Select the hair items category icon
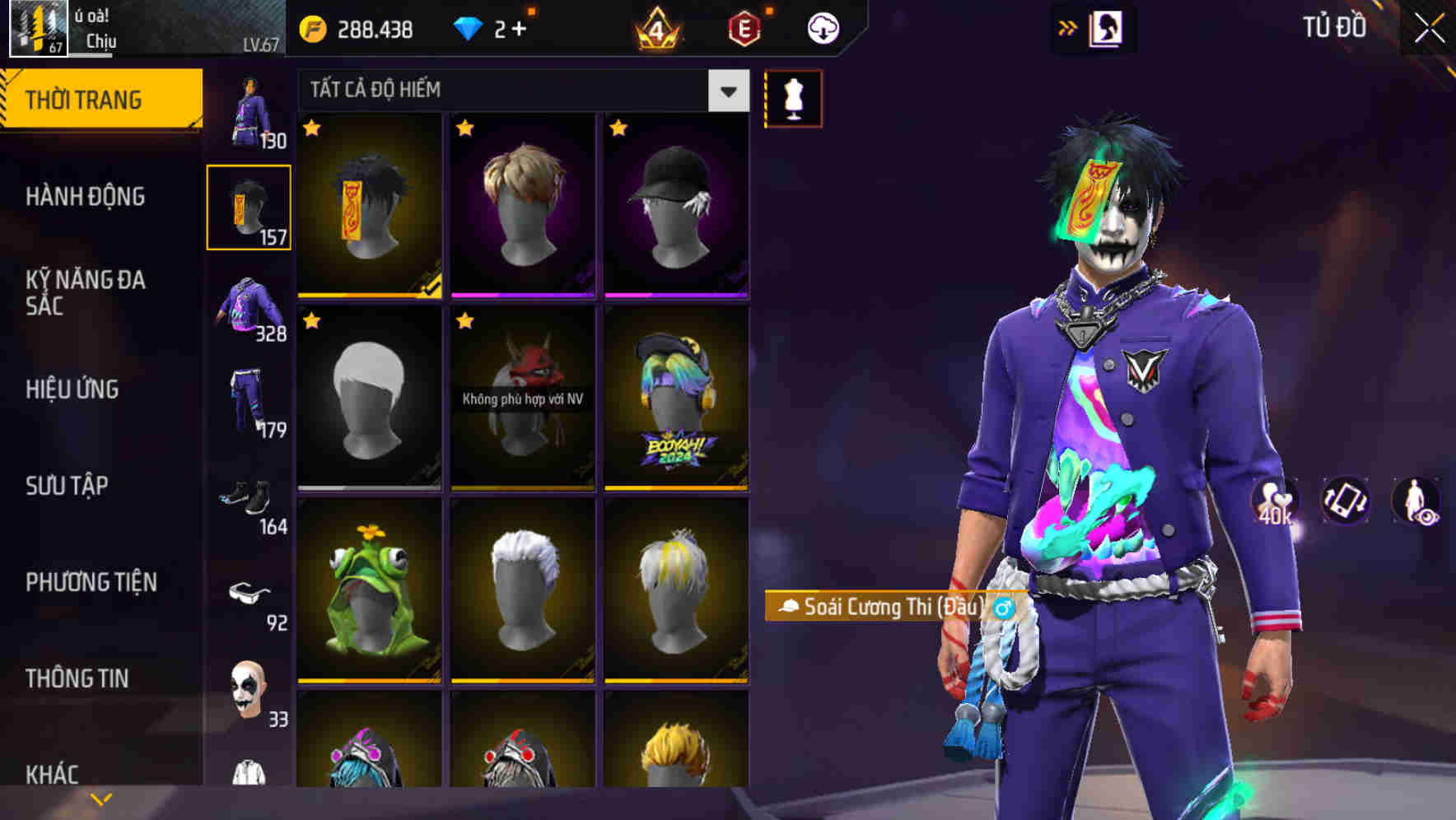Screen dimensions: 1456x820 click(249, 206)
